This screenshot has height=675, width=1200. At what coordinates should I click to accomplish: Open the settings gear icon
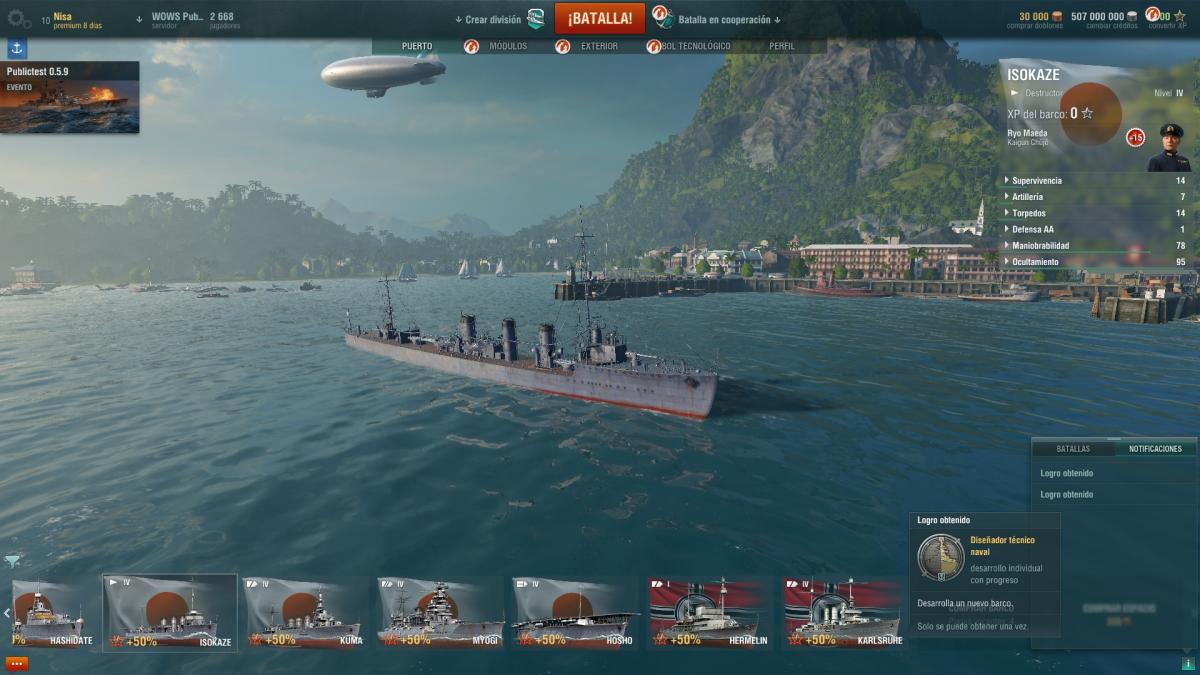tap(19, 19)
